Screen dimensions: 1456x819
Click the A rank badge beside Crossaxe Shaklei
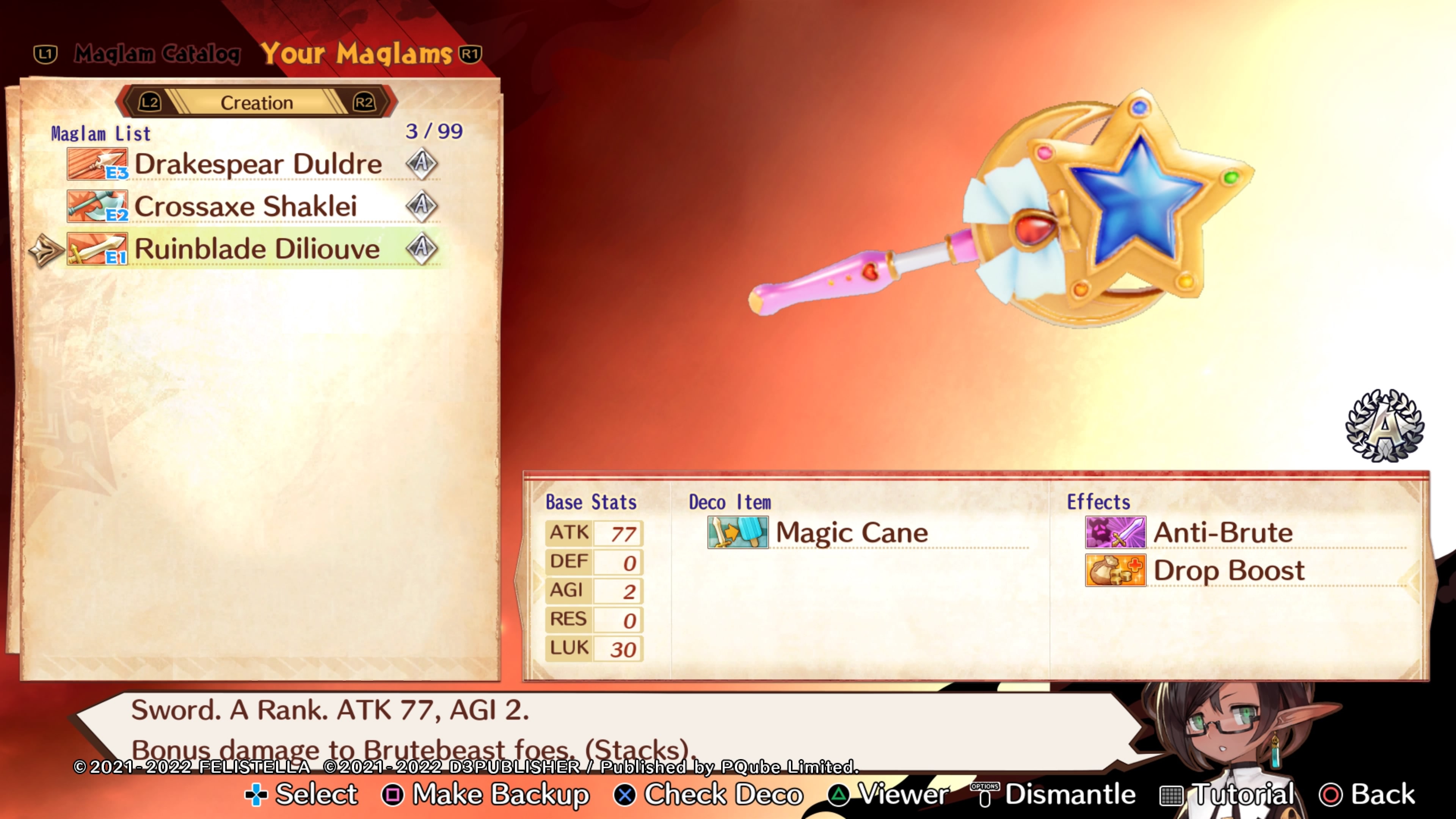pos(422,205)
